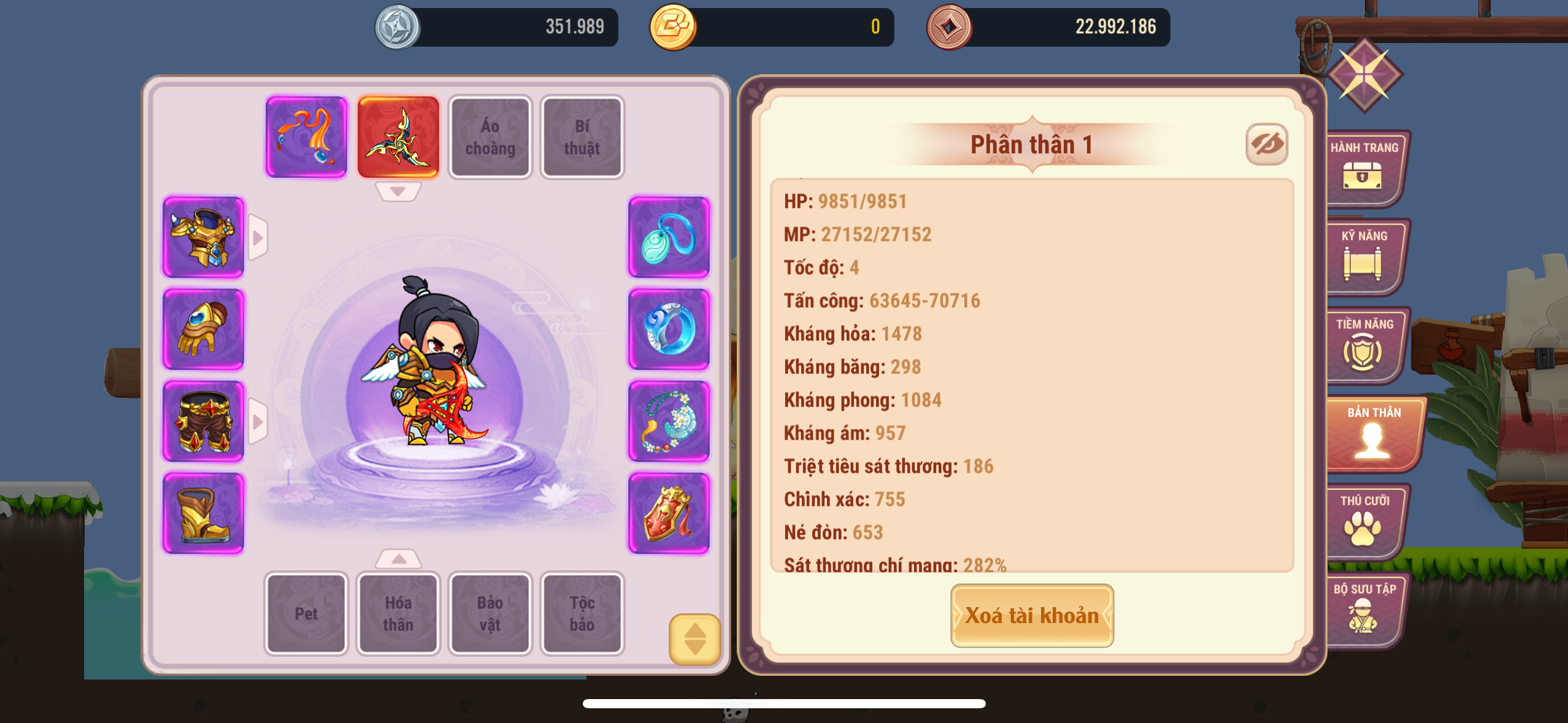1568x723 pixels.
Task: Select the orange scarf equipment slot
Action: (306, 137)
